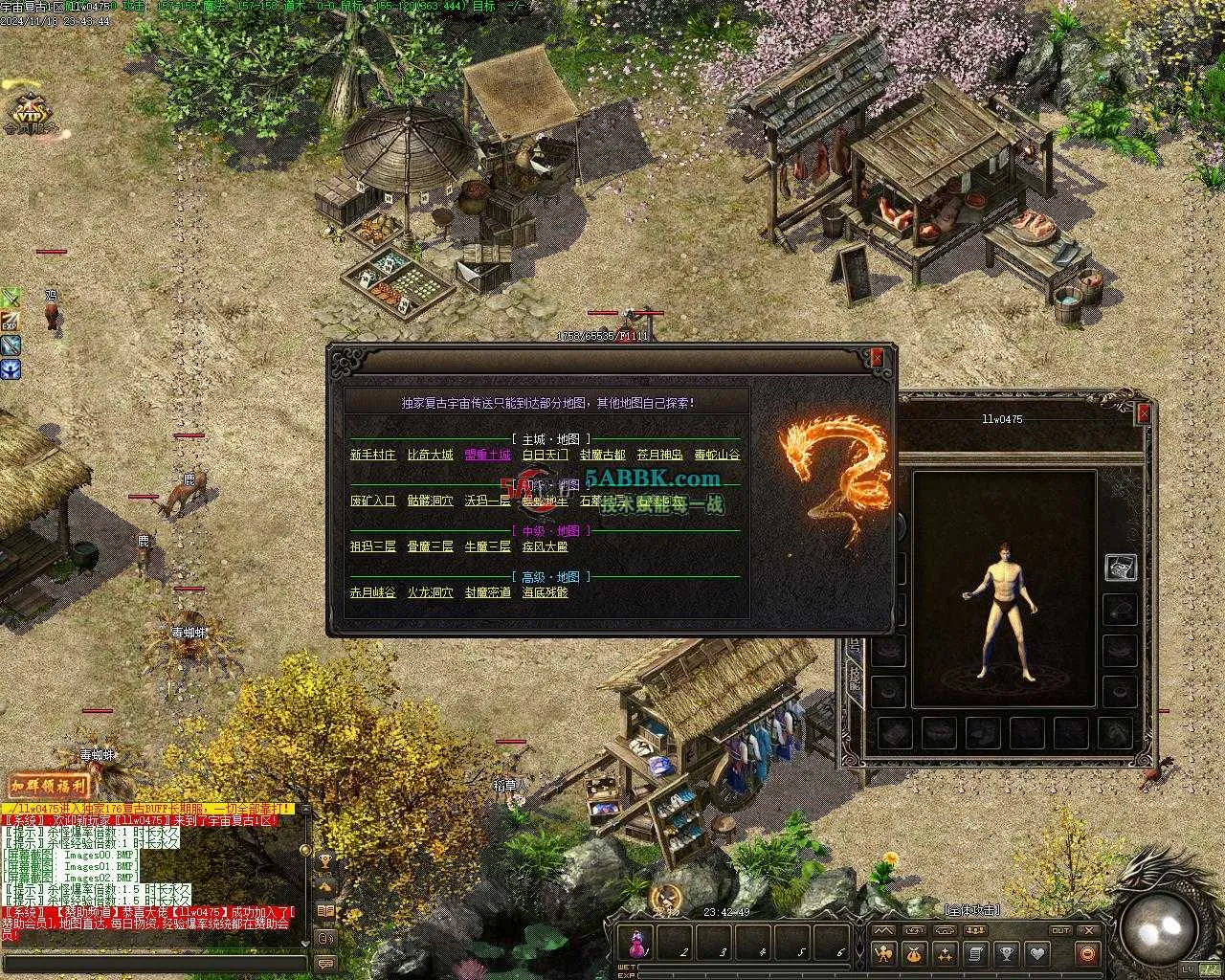Teleport to 牛魔三层
This screenshot has width=1225, height=980.
(x=487, y=546)
